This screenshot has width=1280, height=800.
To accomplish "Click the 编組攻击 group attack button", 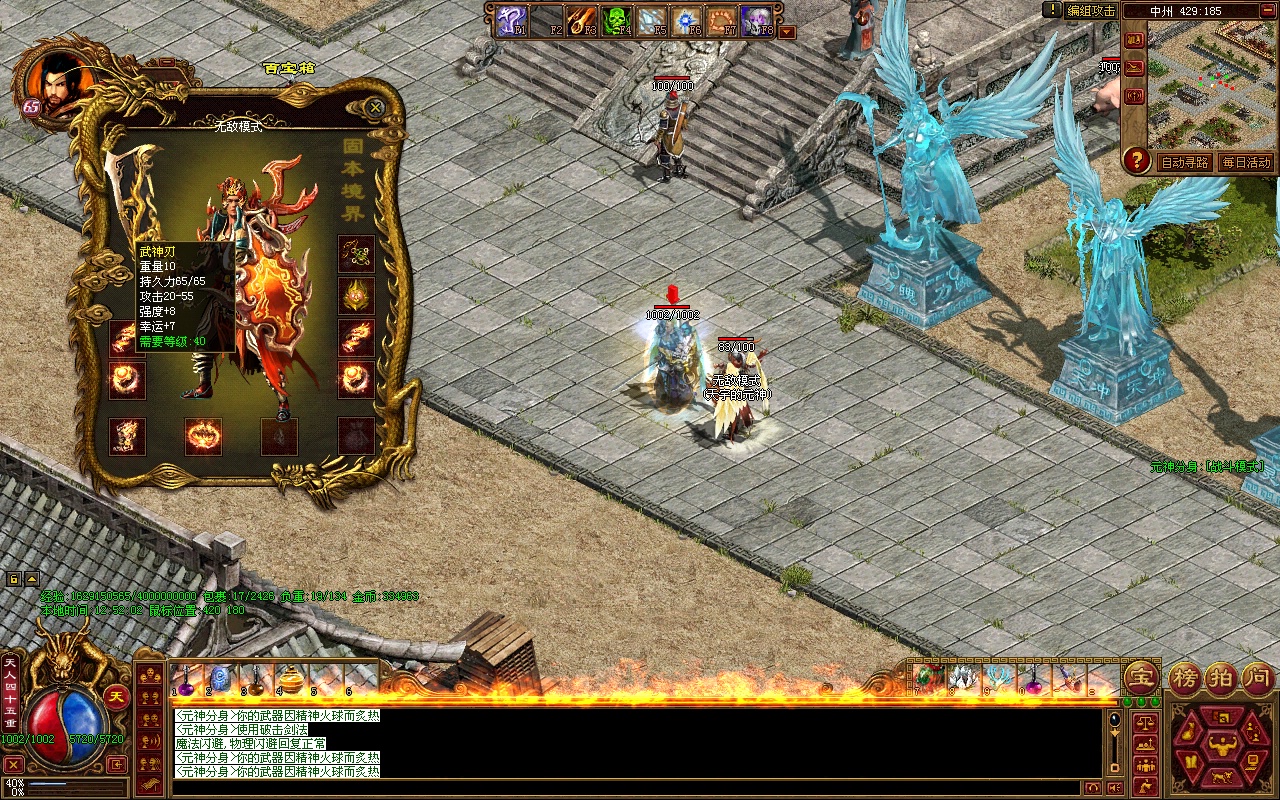I will click(x=1090, y=10).
